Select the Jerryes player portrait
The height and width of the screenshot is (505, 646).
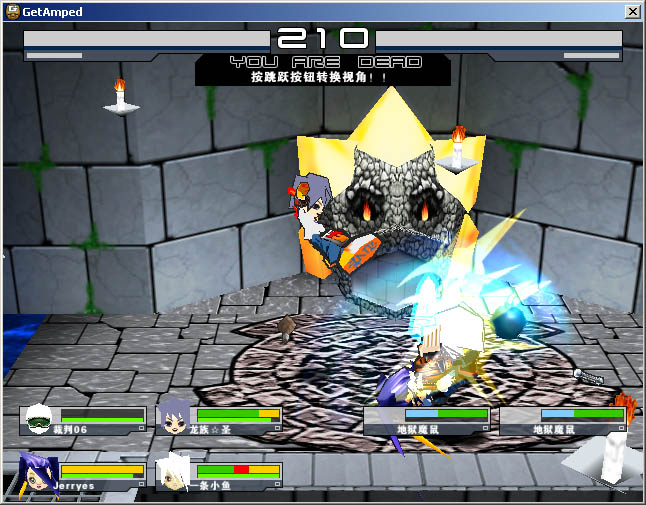[x=37, y=471]
